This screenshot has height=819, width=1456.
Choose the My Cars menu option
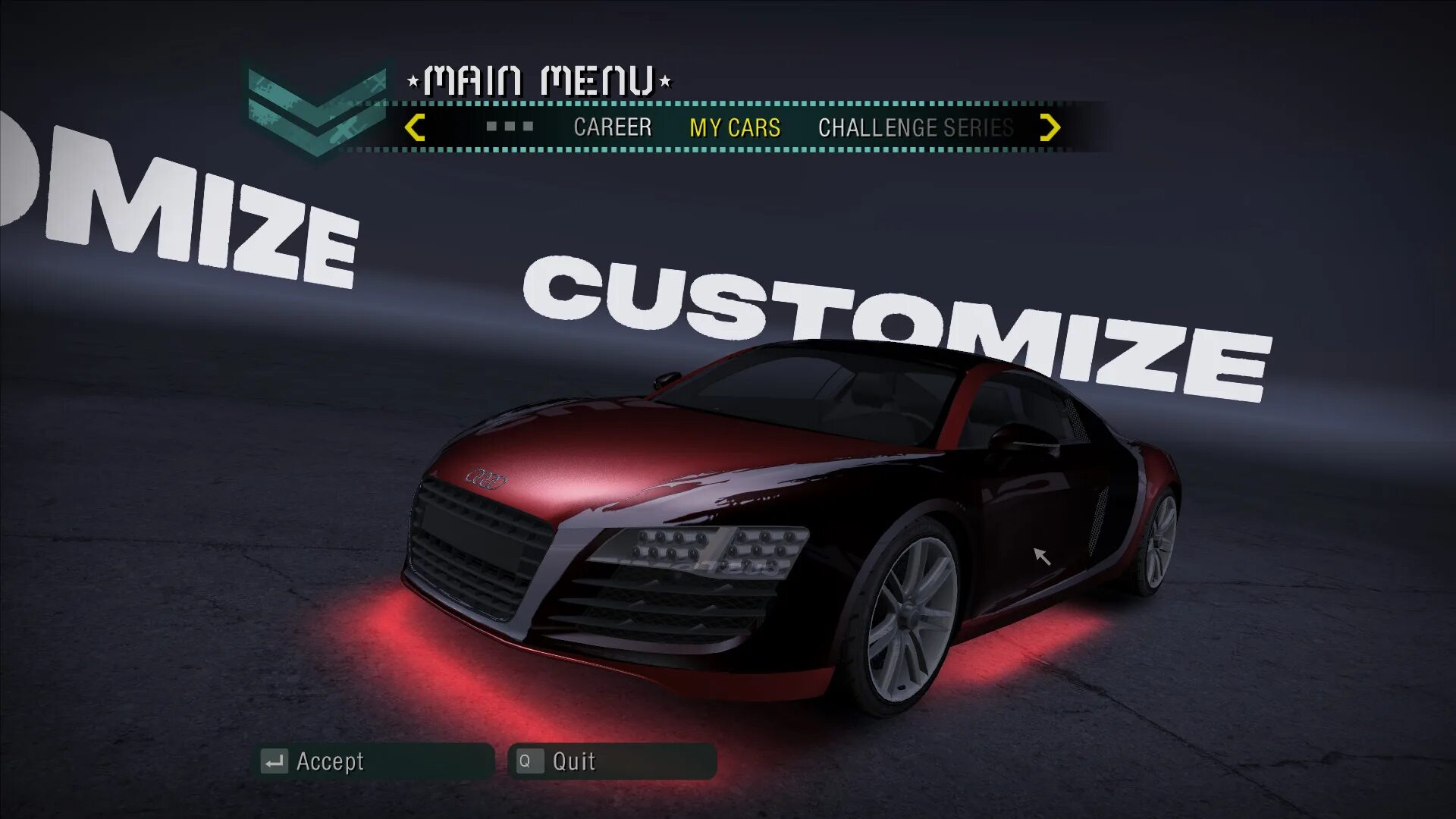pyautogui.click(x=734, y=127)
